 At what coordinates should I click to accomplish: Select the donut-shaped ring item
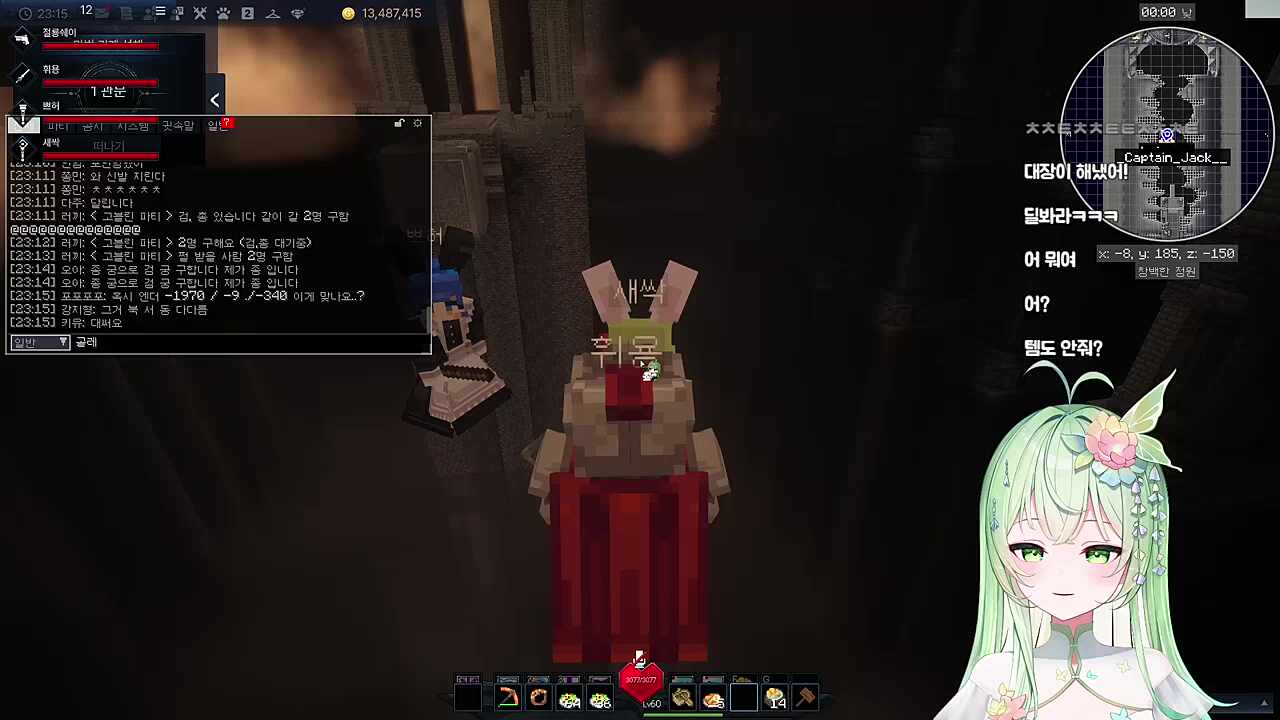[540, 697]
